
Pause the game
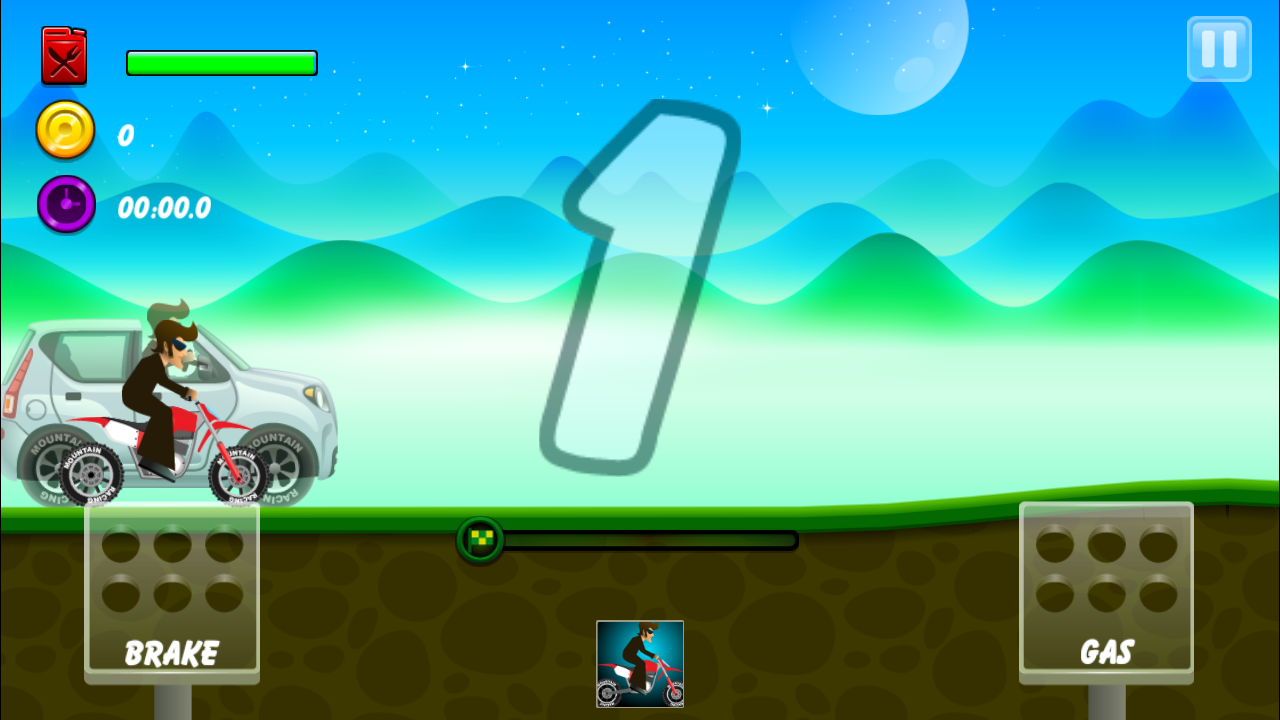click(x=1219, y=49)
